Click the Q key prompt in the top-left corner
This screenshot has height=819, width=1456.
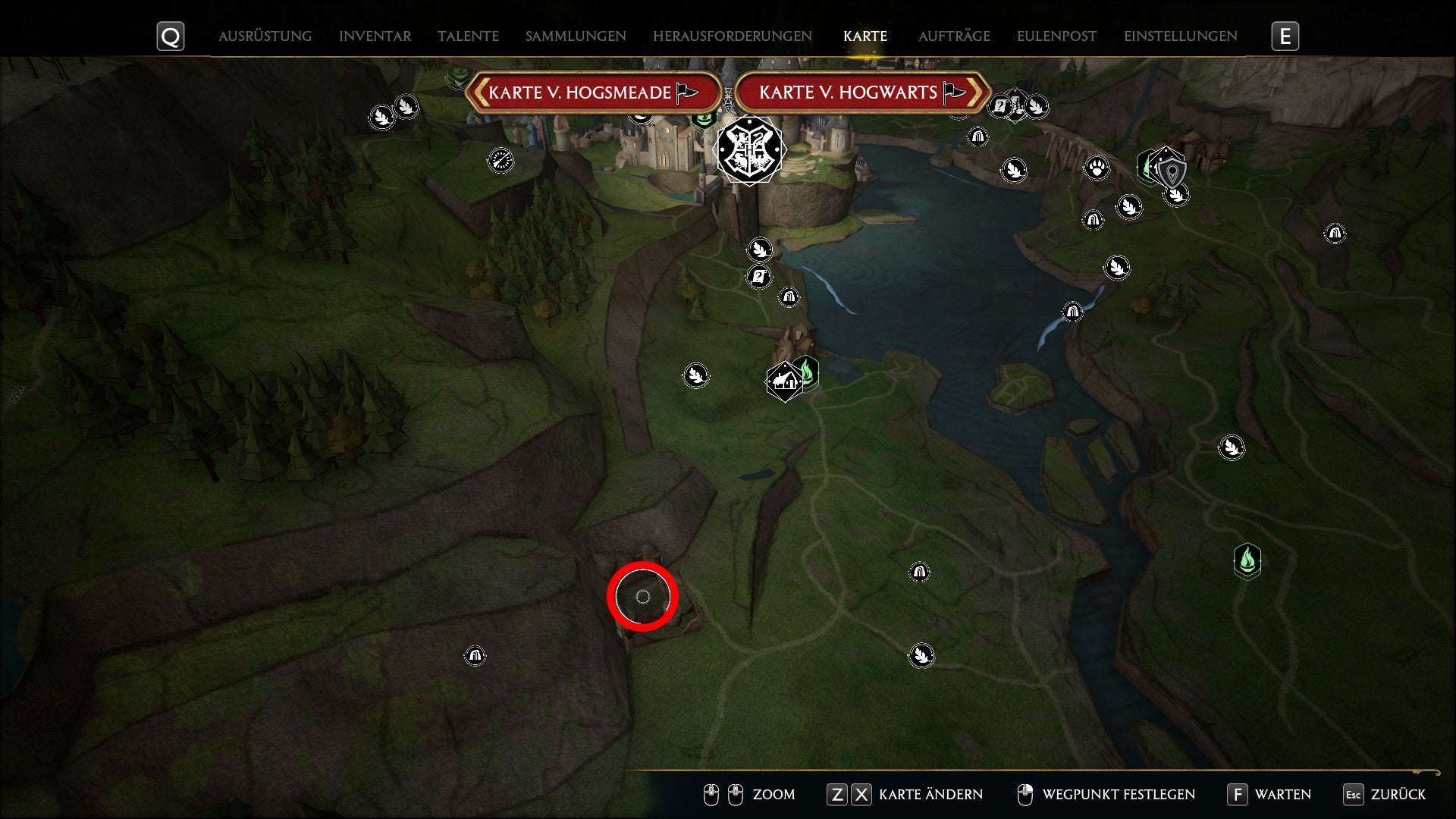coord(170,36)
